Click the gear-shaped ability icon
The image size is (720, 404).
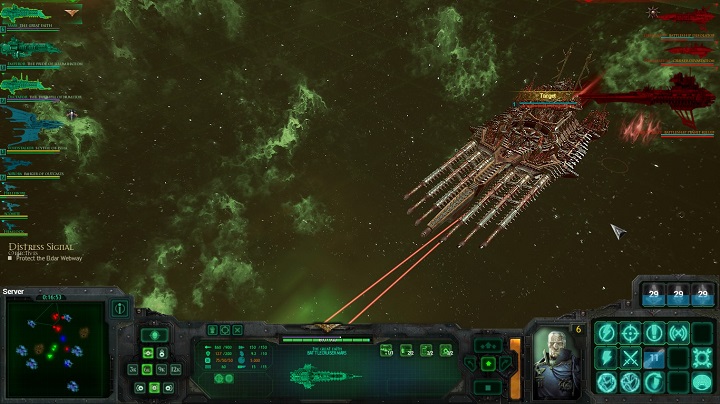click(702, 357)
